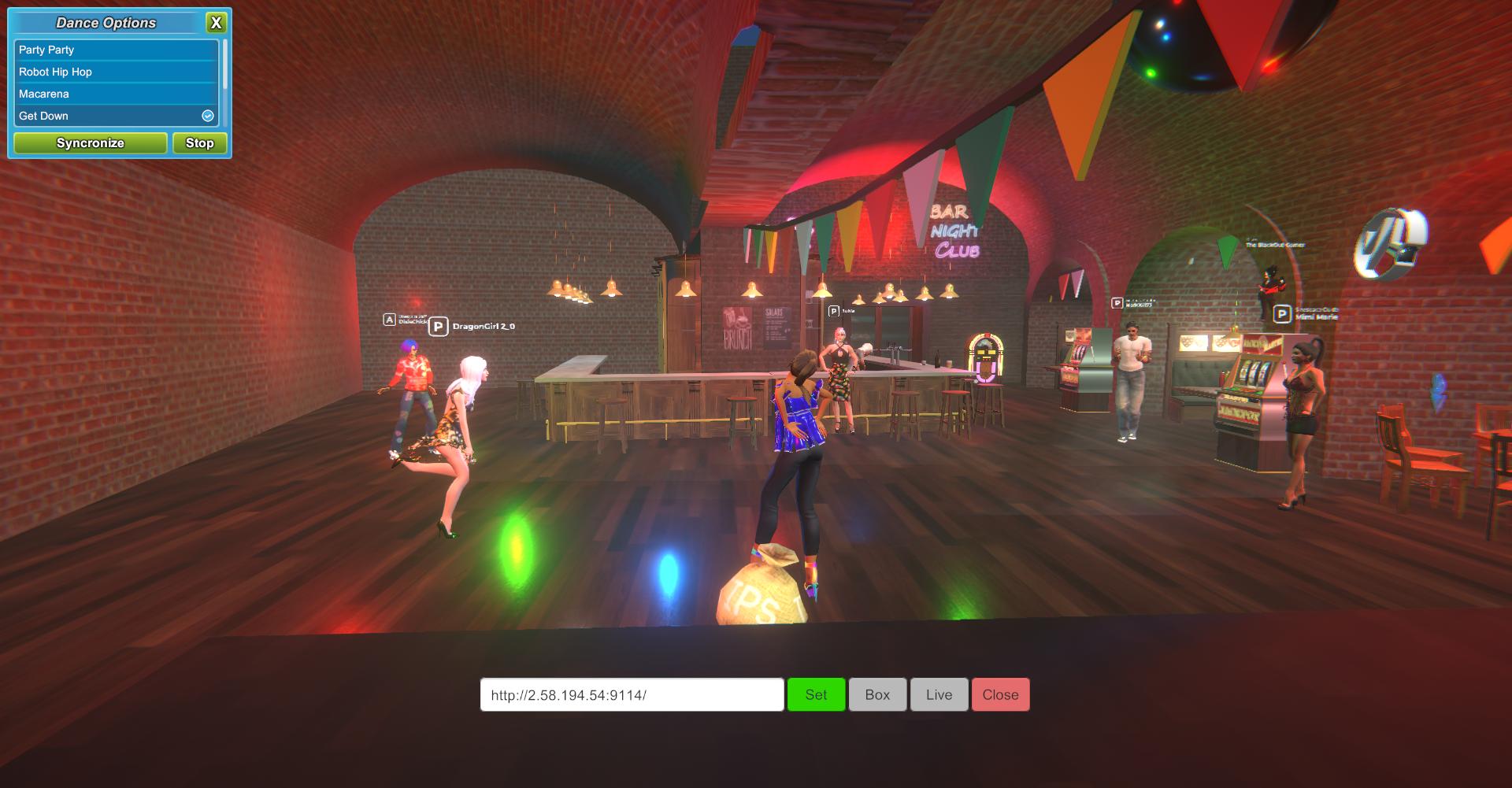Click the Dance Options list scrollbar
The width and height of the screenshot is (1512, 788).
225,67
